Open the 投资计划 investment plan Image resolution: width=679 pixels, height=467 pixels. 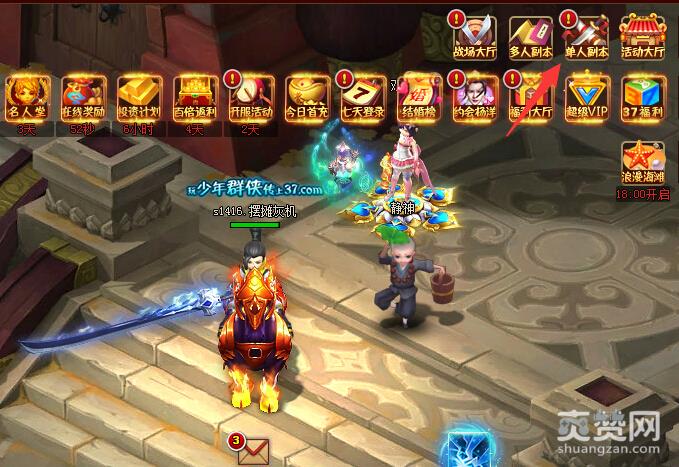point(139,97)
